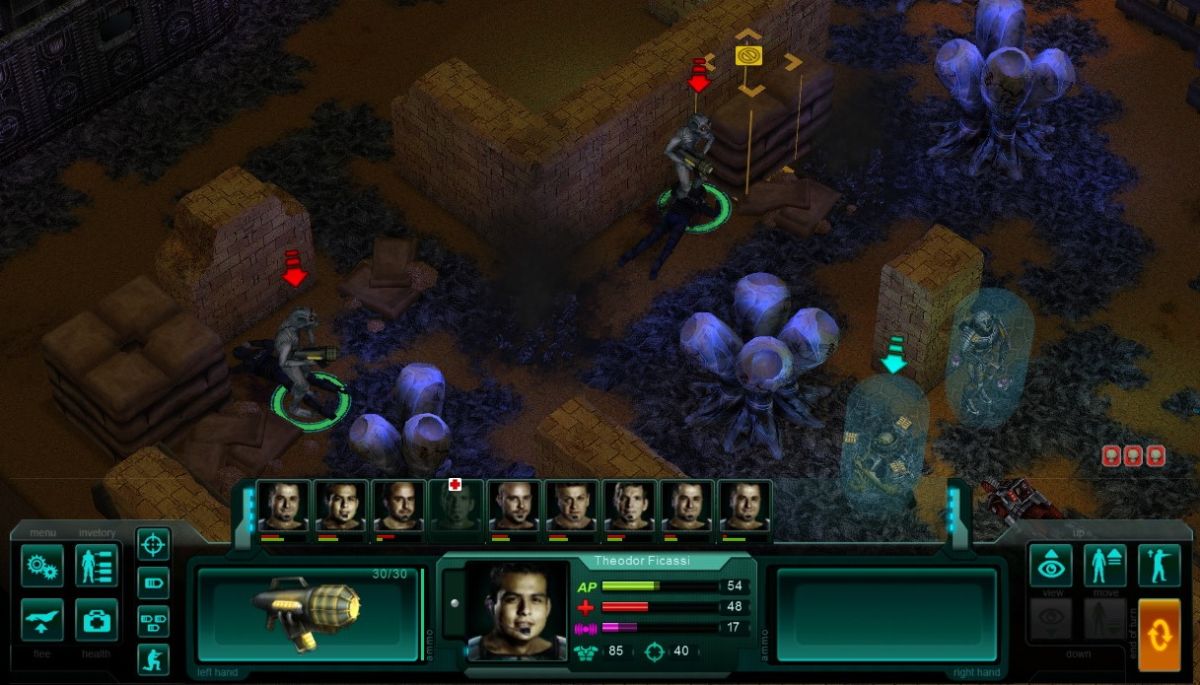Open the game menu gears button
The height and width of the screenshot is (685, 1200).
pyautogui.click(x=42, y=566)
